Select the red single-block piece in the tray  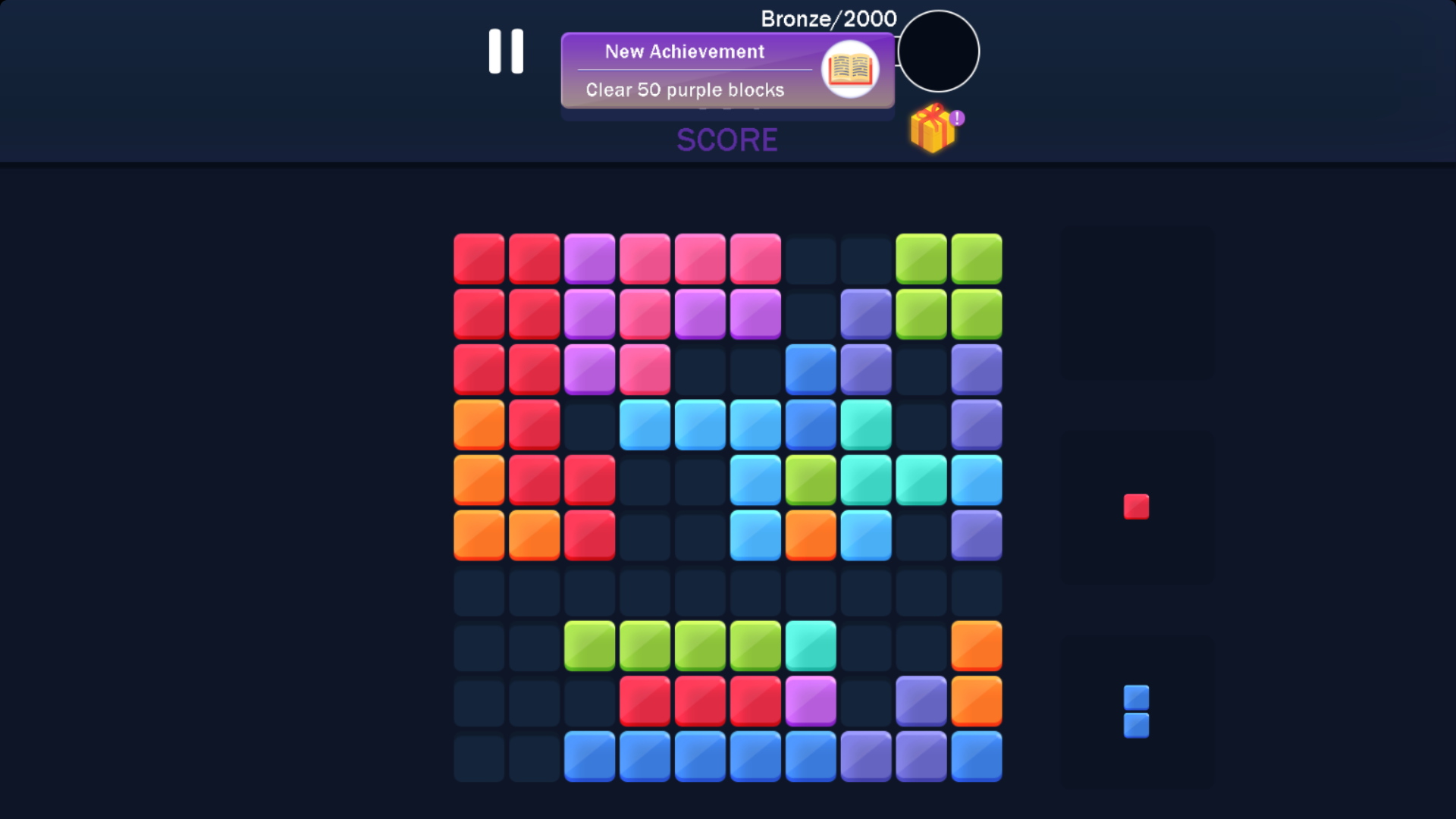click(1136, 506)
